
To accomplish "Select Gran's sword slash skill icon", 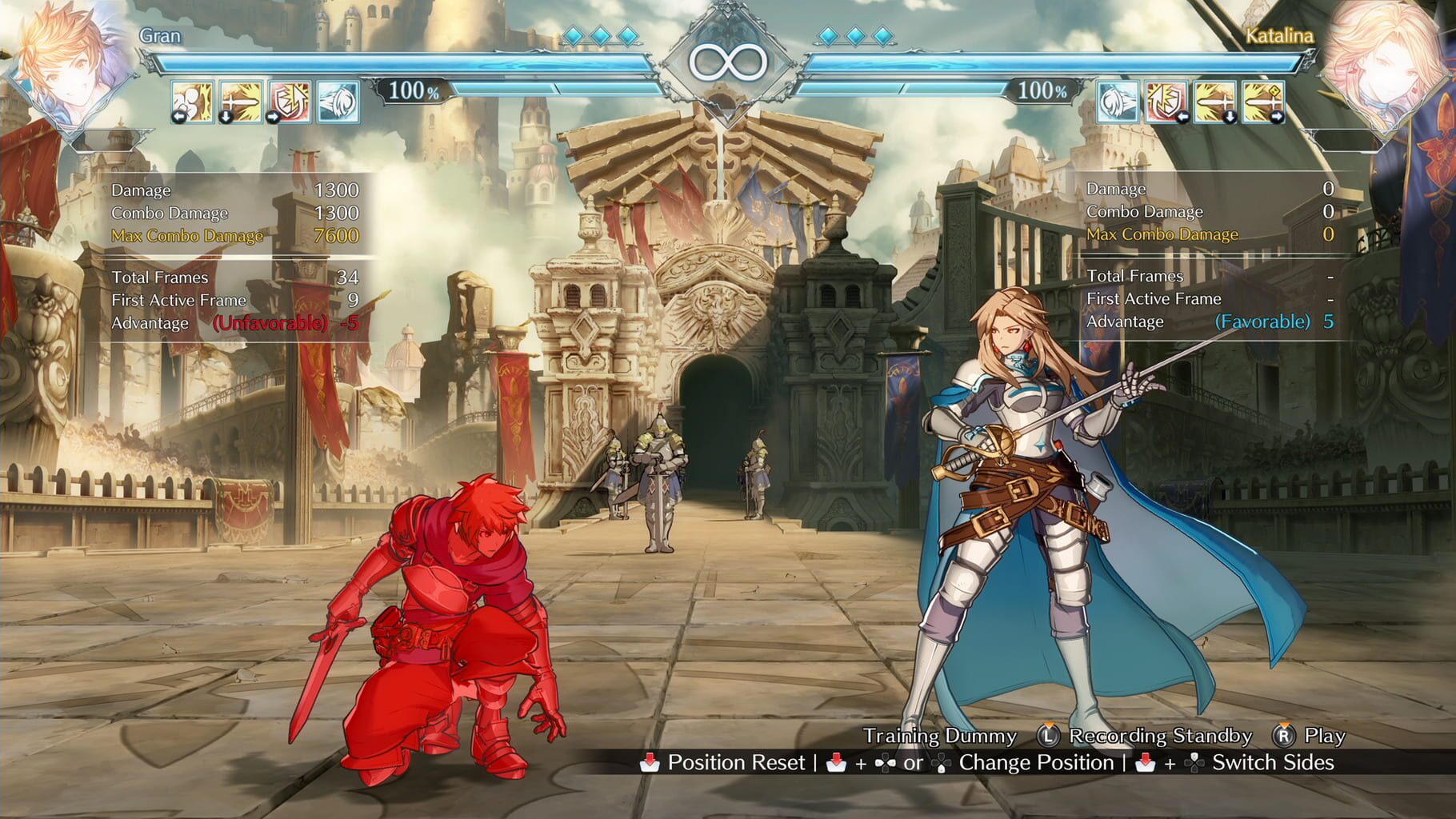I will point(238,102).
